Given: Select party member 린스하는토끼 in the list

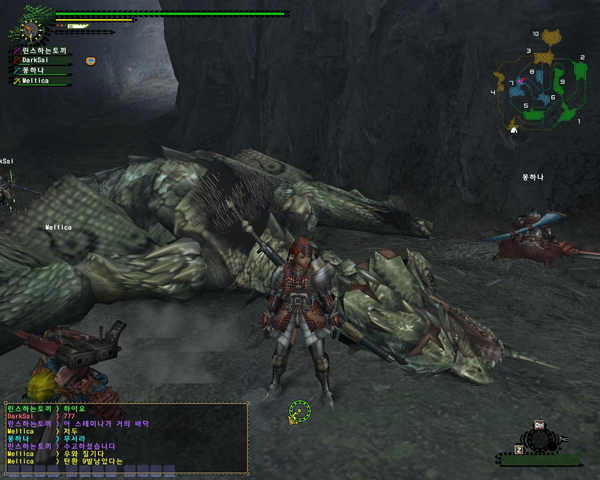Looking at the screenshot, I should pos(40,49).
